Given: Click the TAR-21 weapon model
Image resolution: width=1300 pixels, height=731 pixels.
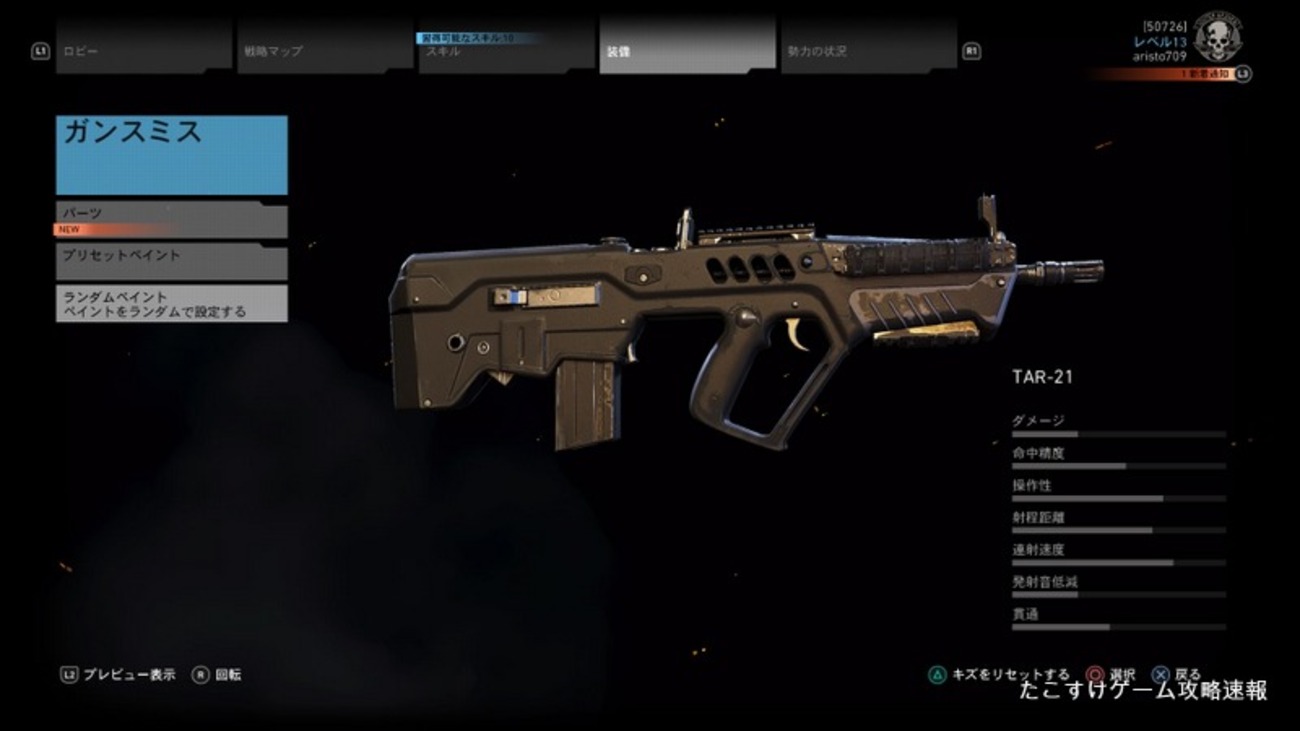Looking at the screenshot, I should [x=700, y=320].
